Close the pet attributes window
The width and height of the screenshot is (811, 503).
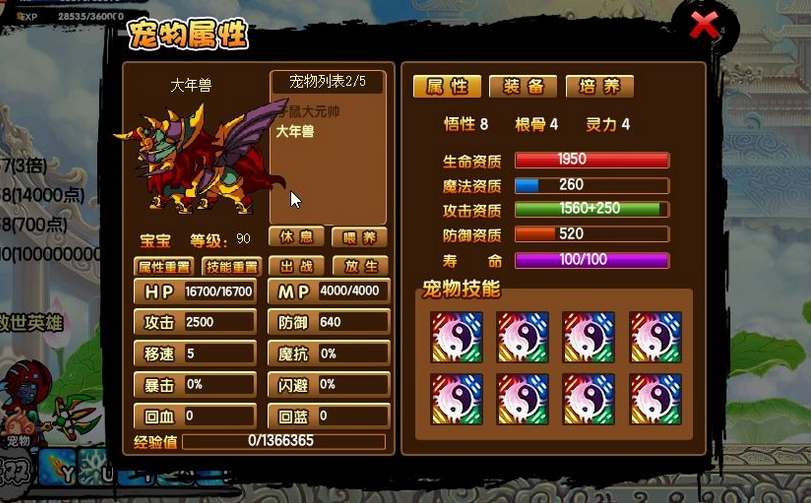click(x=705, y=27)
